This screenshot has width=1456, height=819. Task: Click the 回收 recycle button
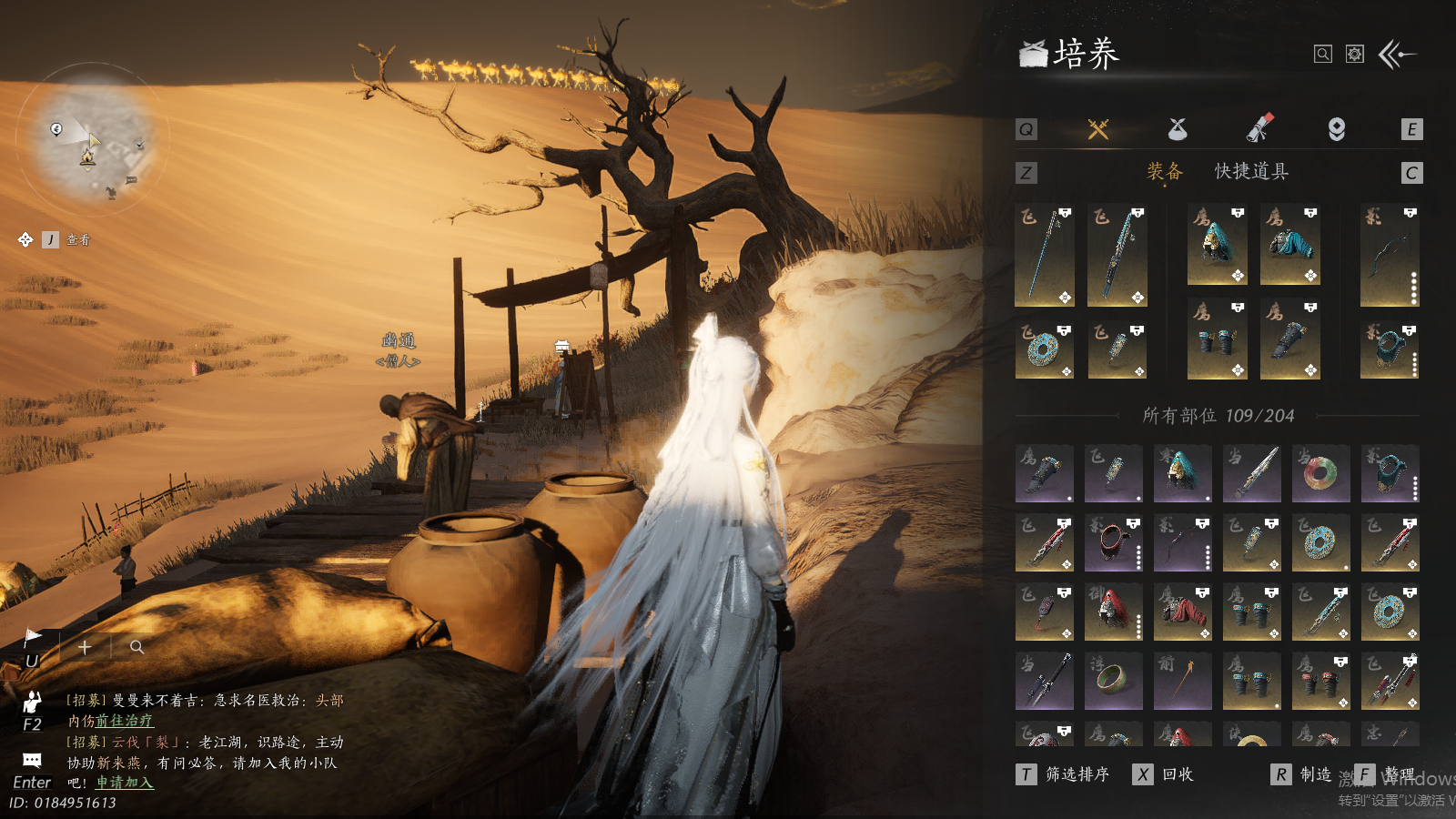[1165, 774]
